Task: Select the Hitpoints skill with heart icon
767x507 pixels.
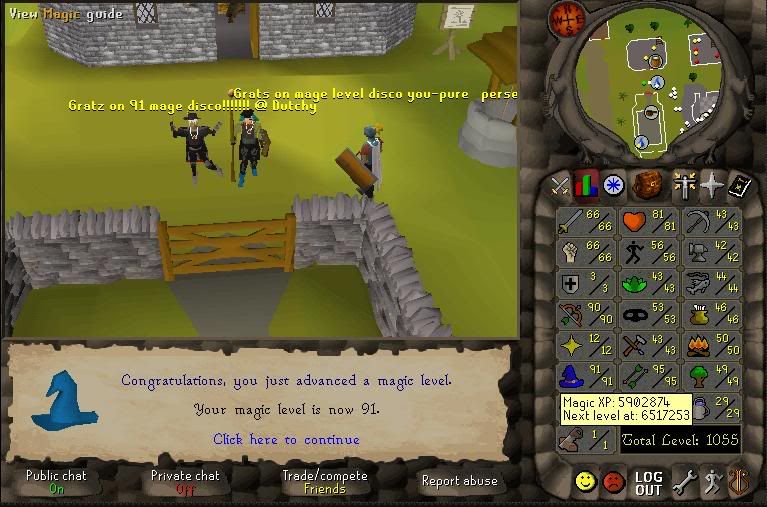Action: click(645, 221)
